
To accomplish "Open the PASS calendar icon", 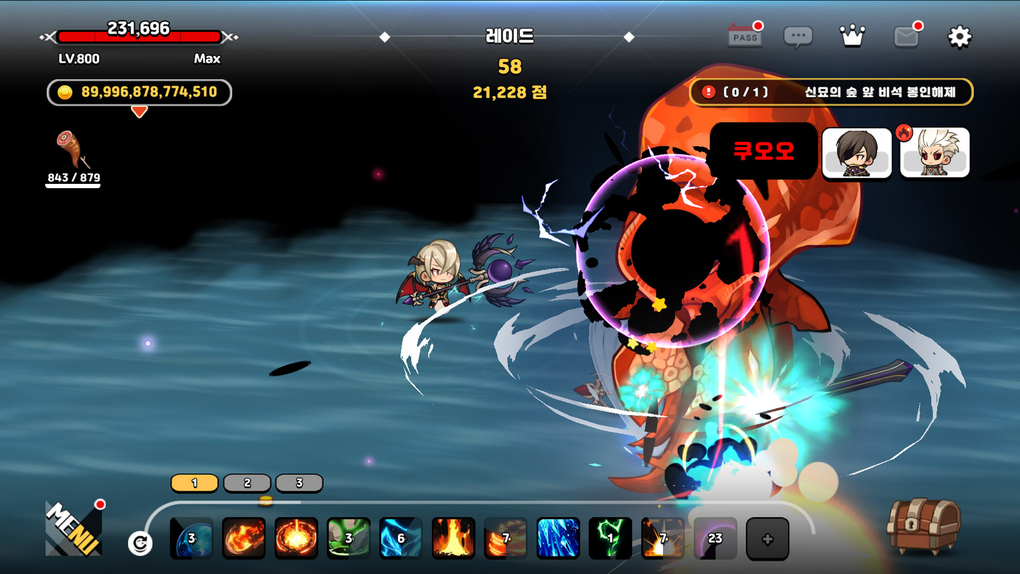I will pyautogui.click(x=745, y=37).
